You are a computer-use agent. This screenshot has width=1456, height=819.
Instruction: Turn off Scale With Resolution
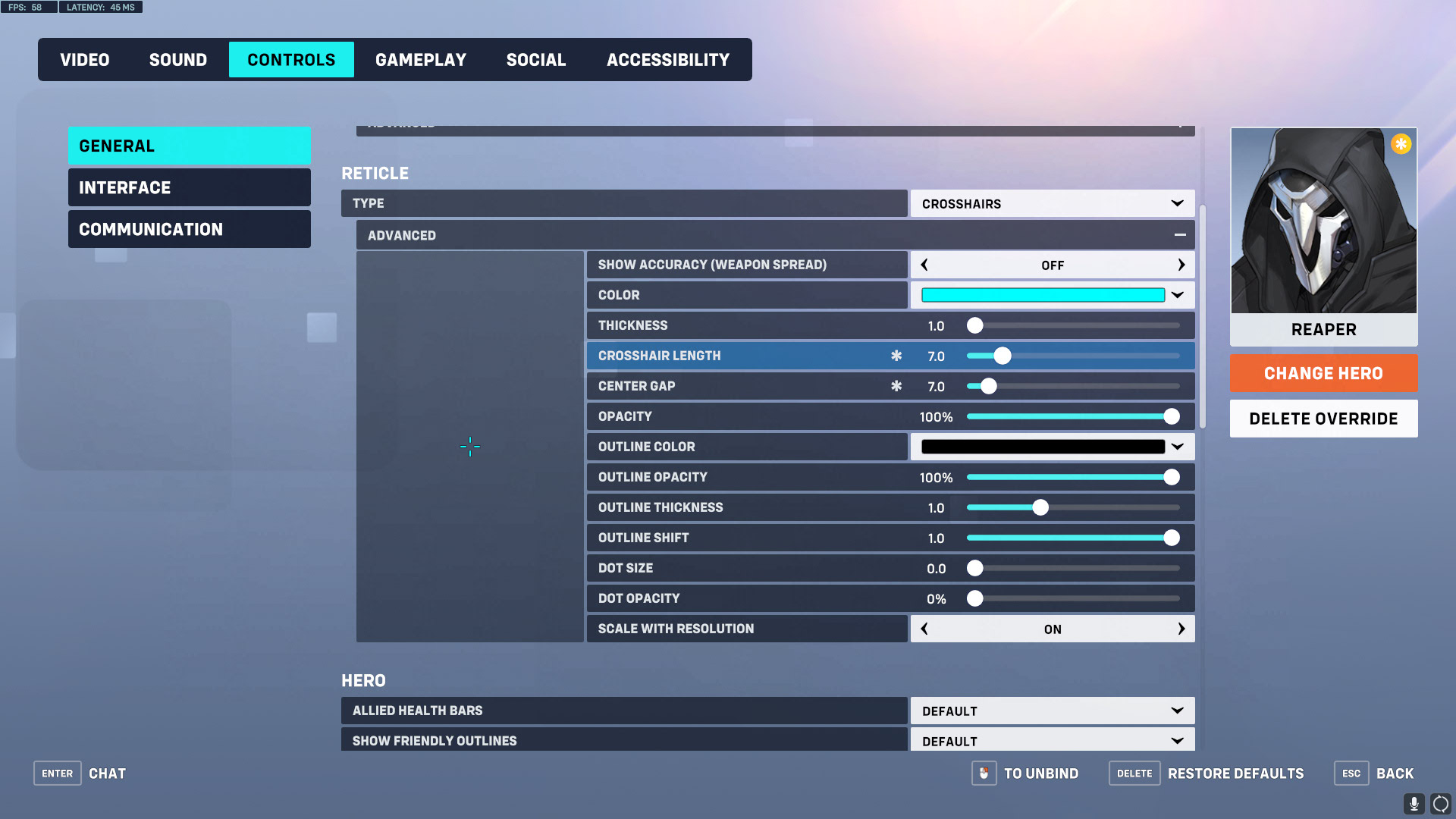click(924, 629)
